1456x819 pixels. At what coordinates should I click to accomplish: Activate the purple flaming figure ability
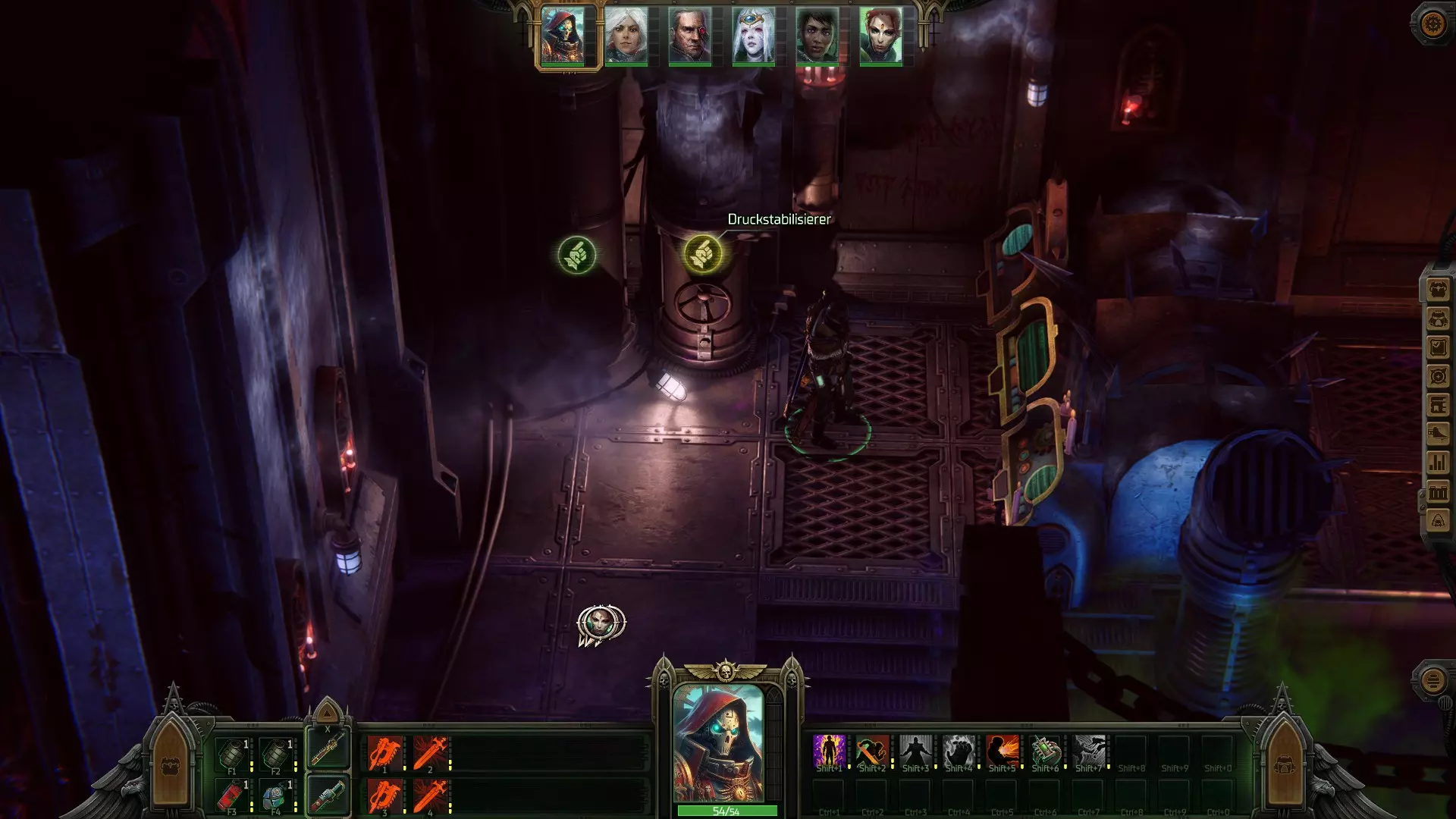click(x=829, y=751)
